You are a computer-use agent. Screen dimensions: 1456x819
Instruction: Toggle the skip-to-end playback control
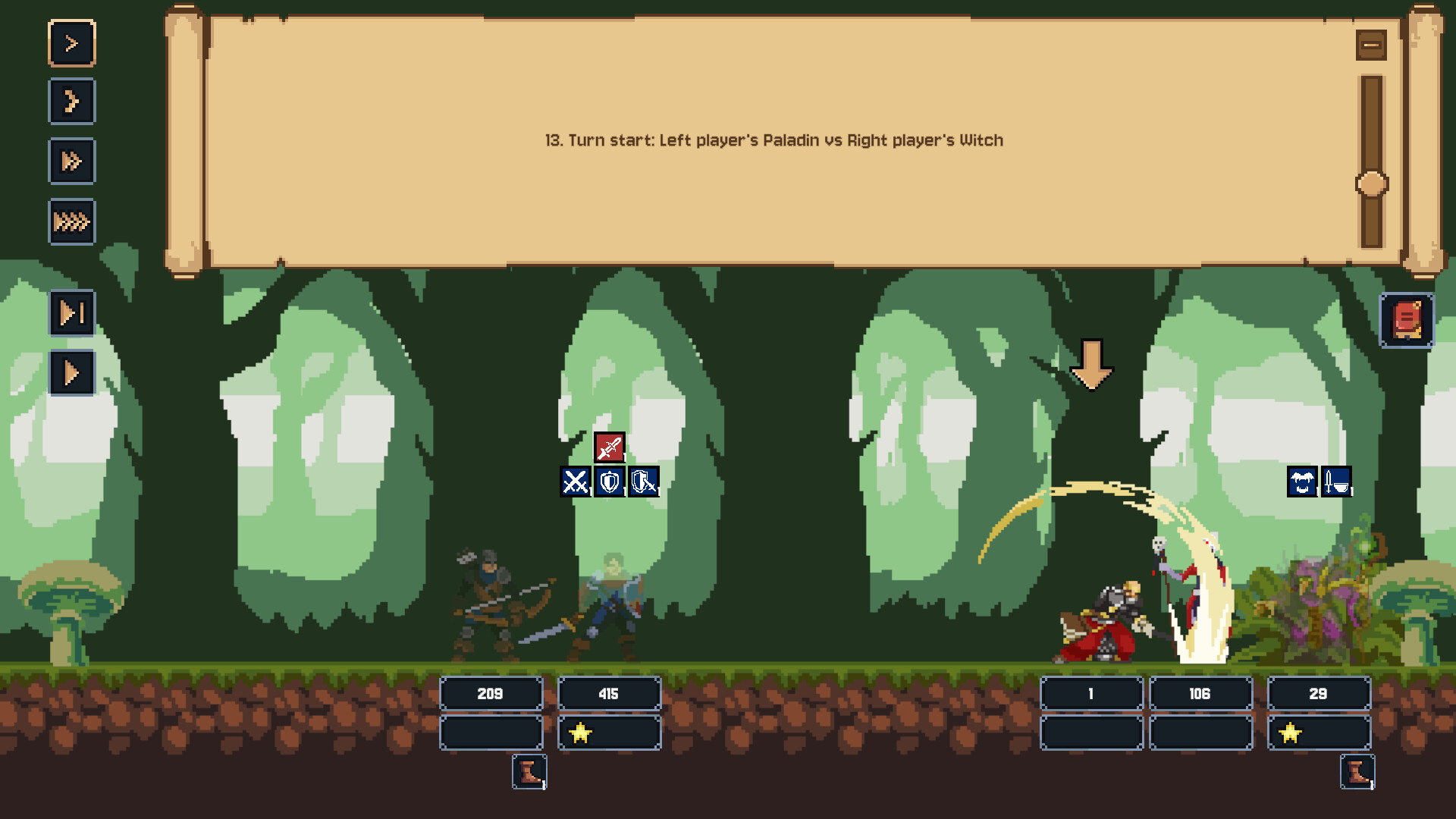(x=72, y=312)
